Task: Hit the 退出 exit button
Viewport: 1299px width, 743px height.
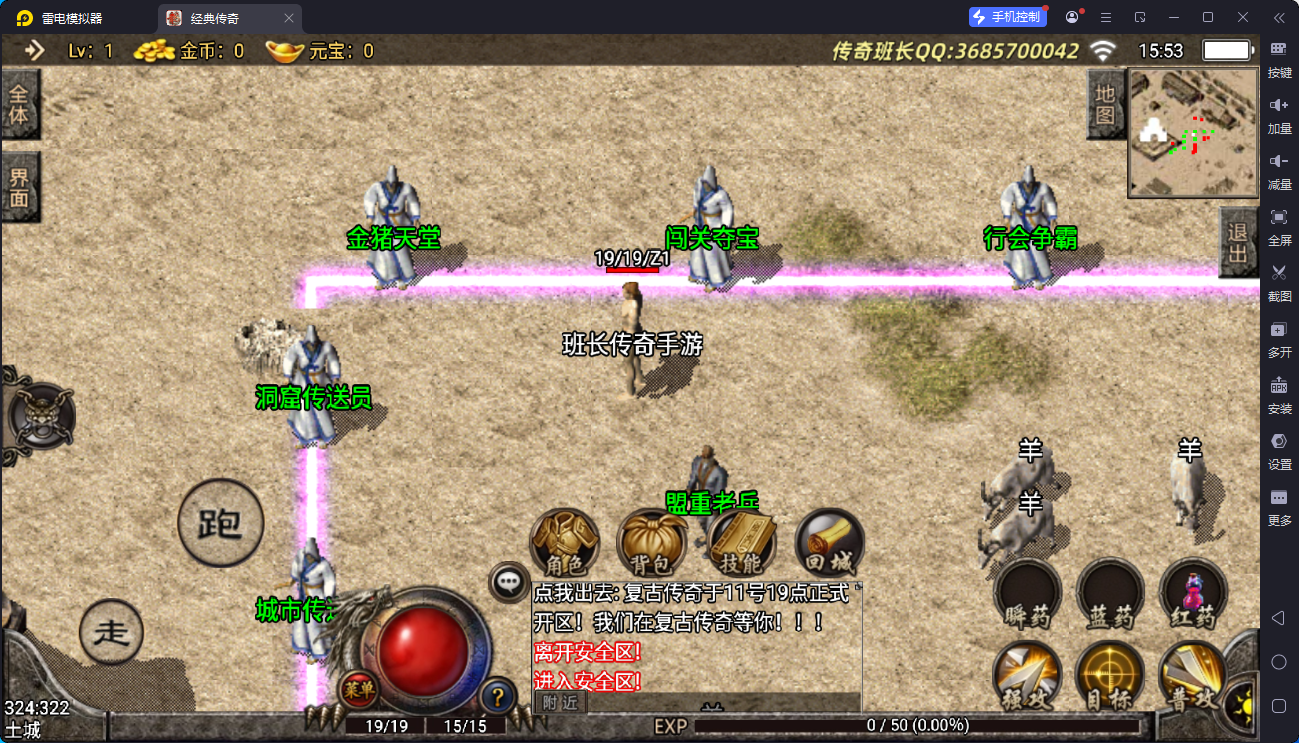Action: tap(1238, 243)
